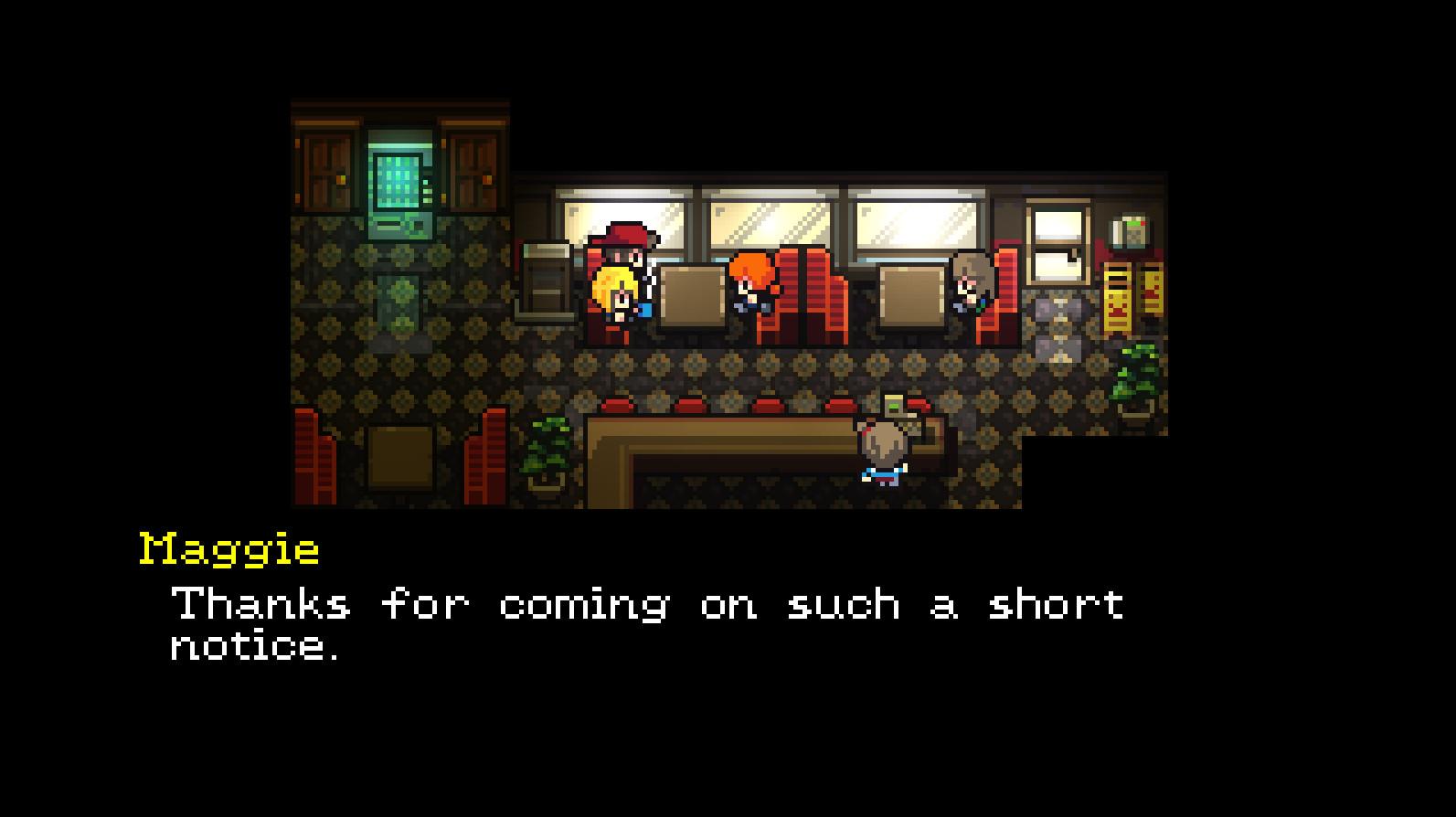Advance the dialogue text box
The height and width of the screenshot is (817, 1456).
pos(640,626)
